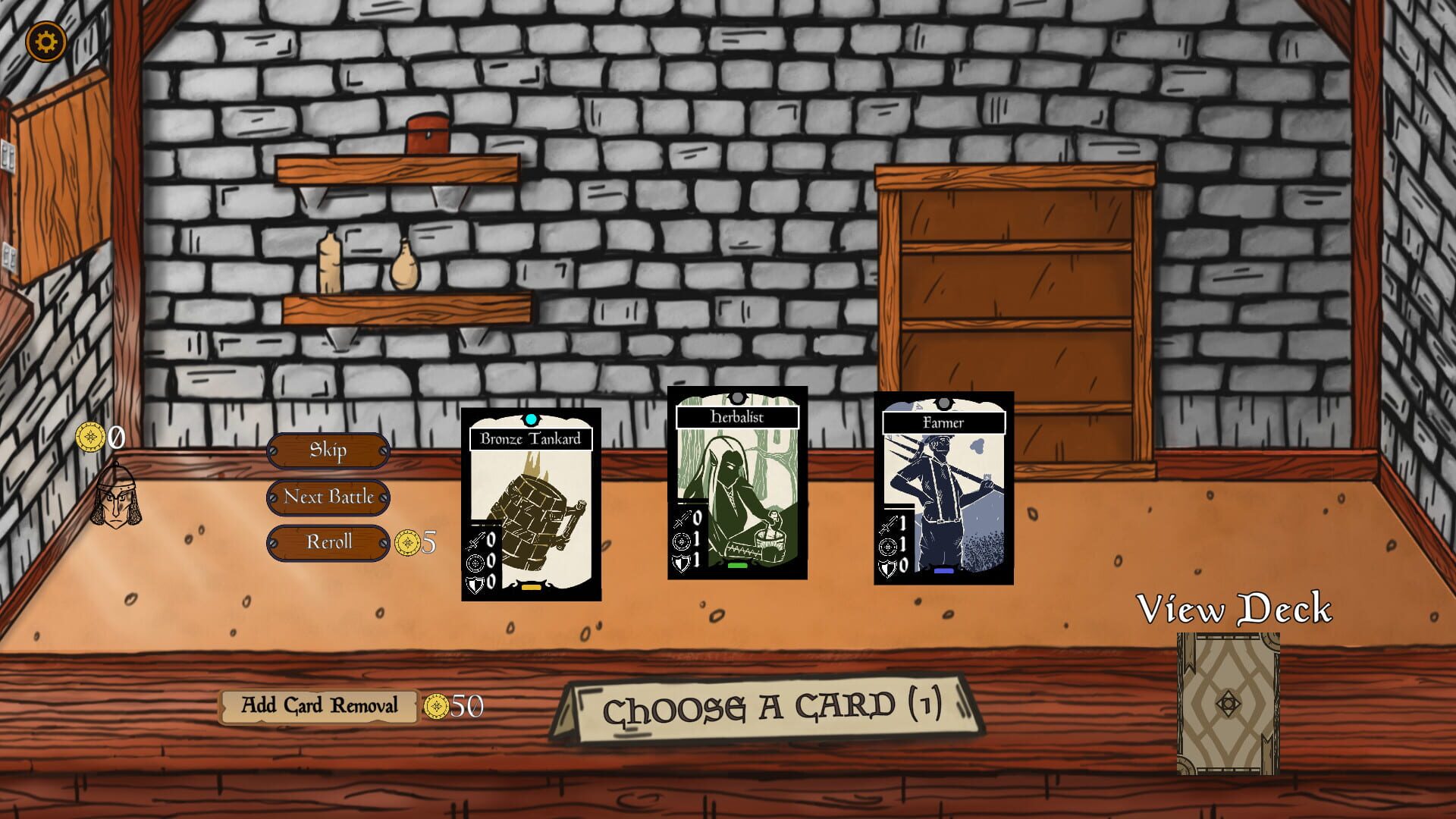Open the deck by clicking View Deck text
This screenshot has width=1456, height=819.
pos(1236,607)
